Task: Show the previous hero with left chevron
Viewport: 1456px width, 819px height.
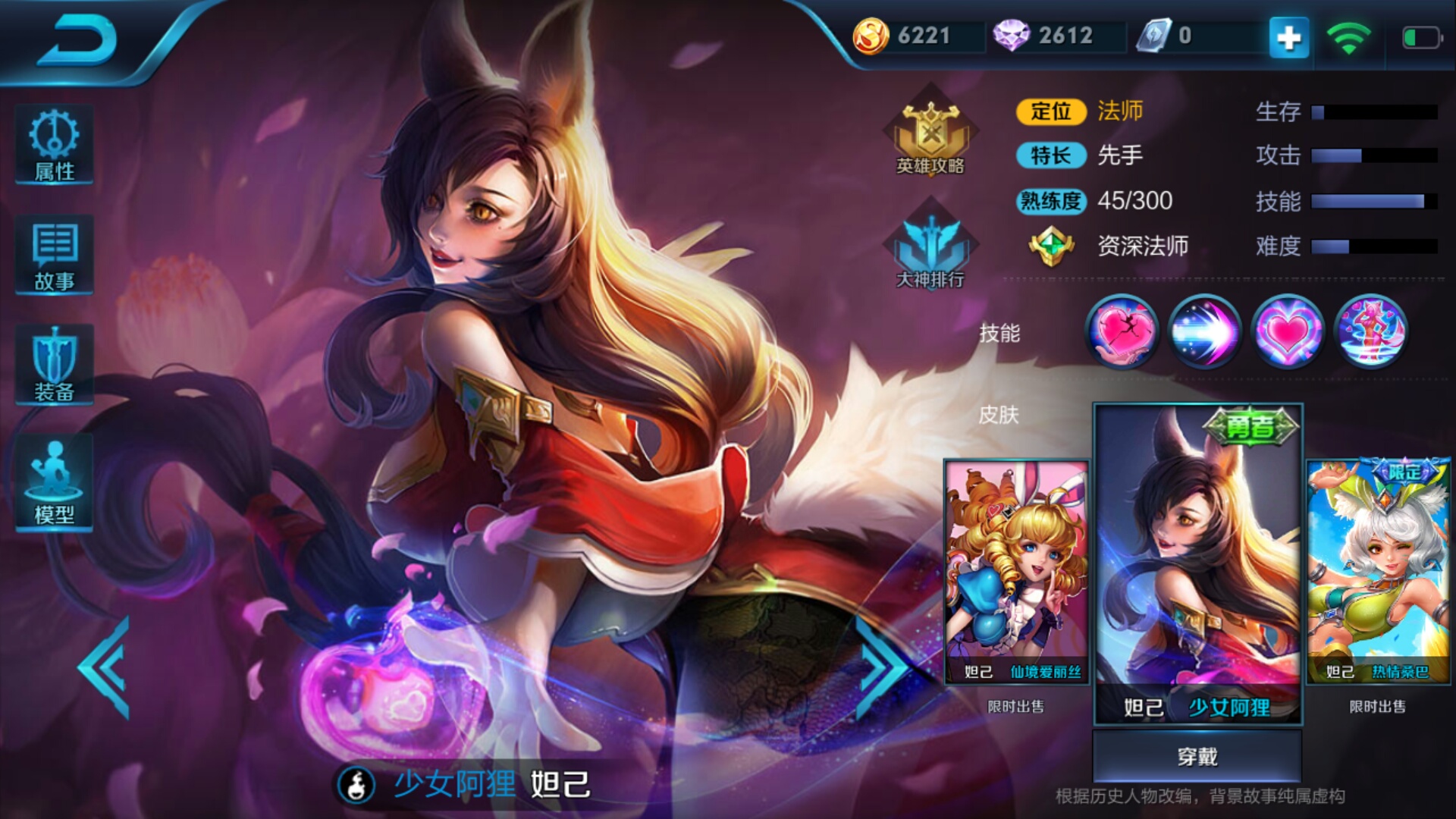Action: click(x=105, y=667)
